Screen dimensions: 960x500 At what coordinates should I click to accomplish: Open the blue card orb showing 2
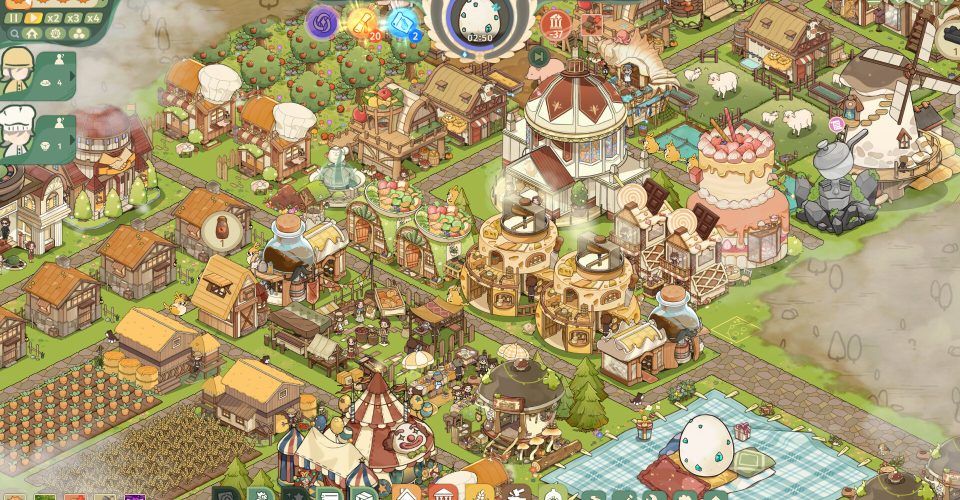pyautogui.click(x=402, y=22)
